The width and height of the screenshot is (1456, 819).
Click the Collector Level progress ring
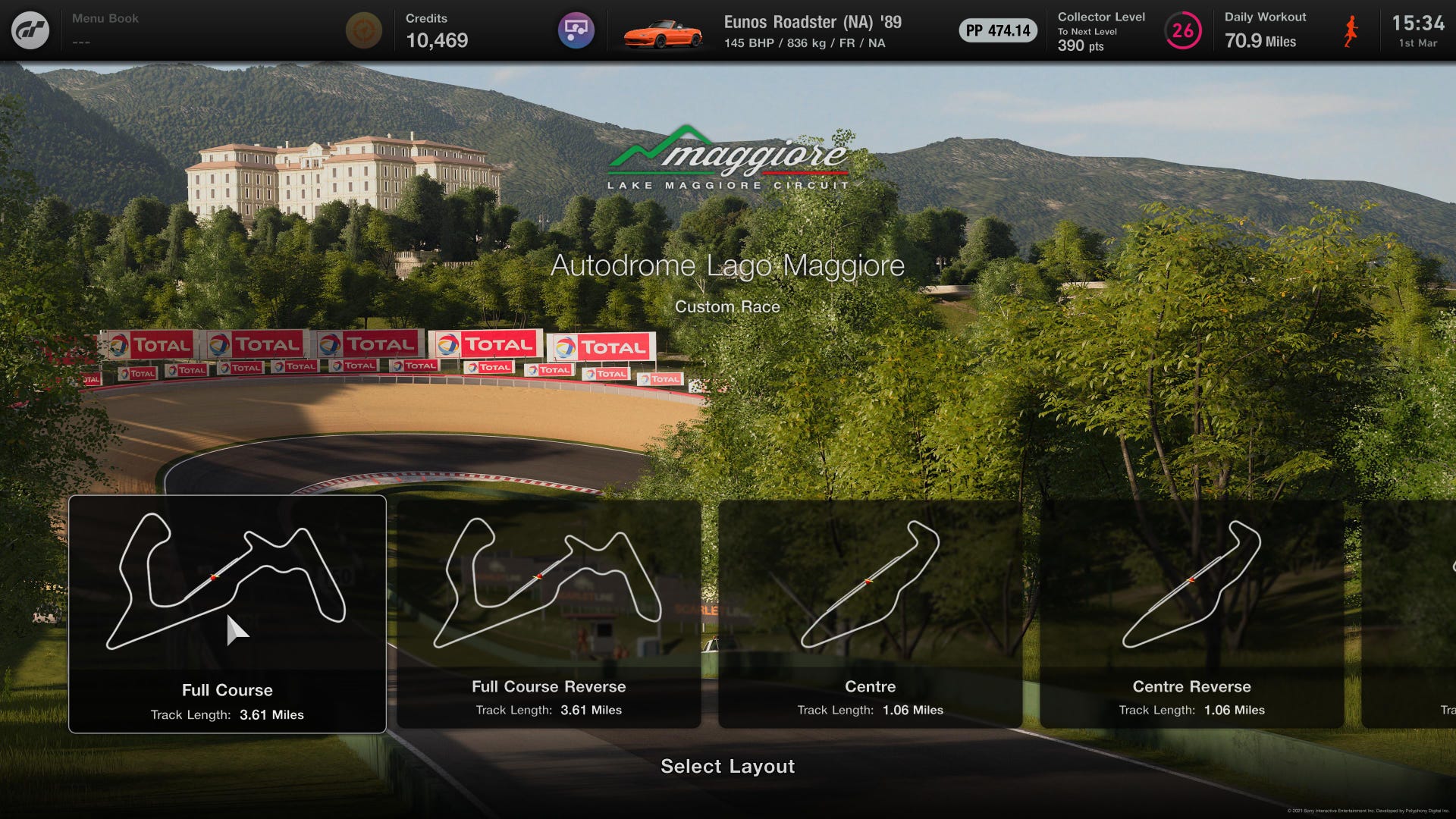coord(1182,30)
